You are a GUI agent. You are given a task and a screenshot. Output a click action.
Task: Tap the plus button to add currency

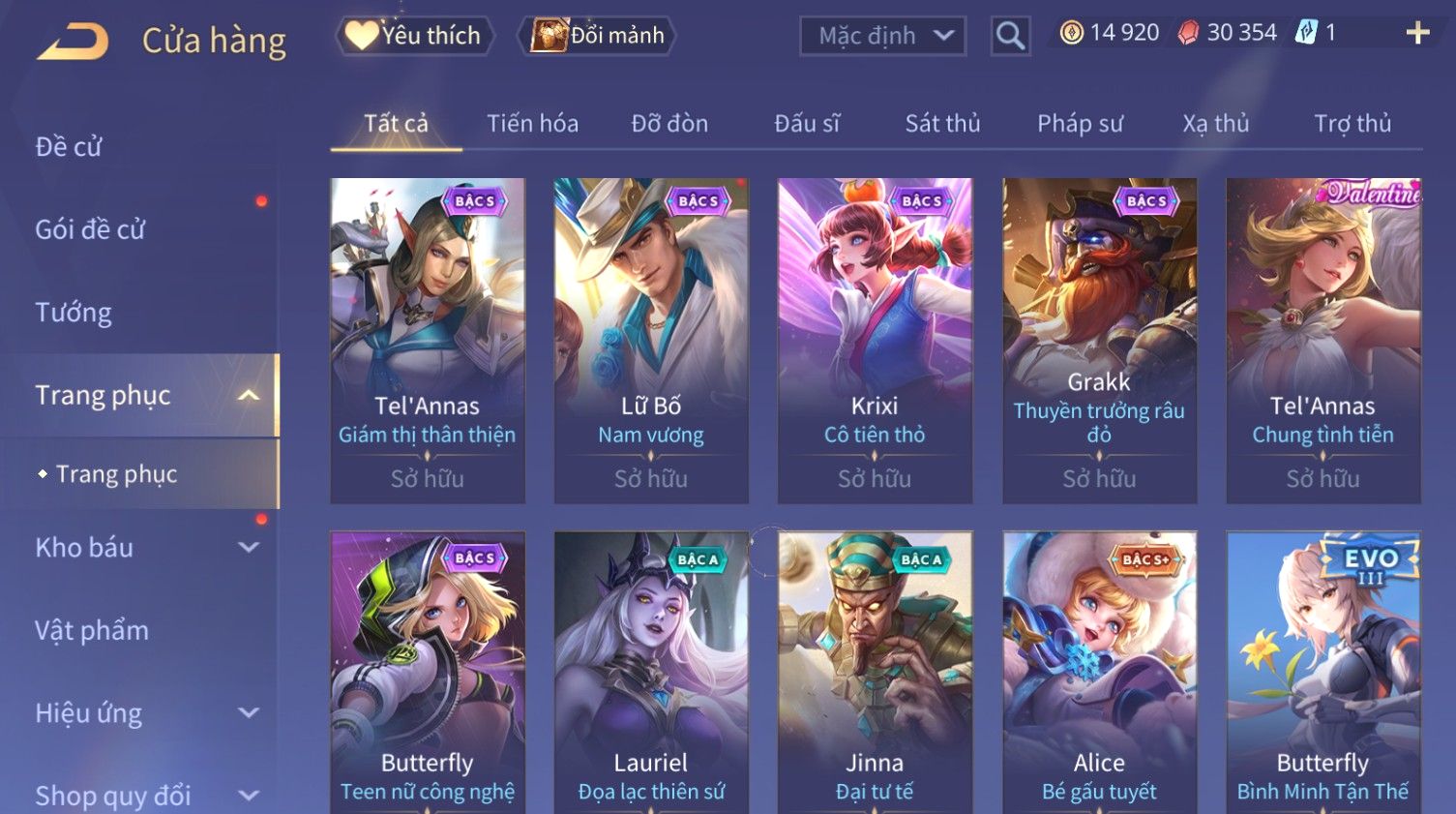[x=1417, y=34]
